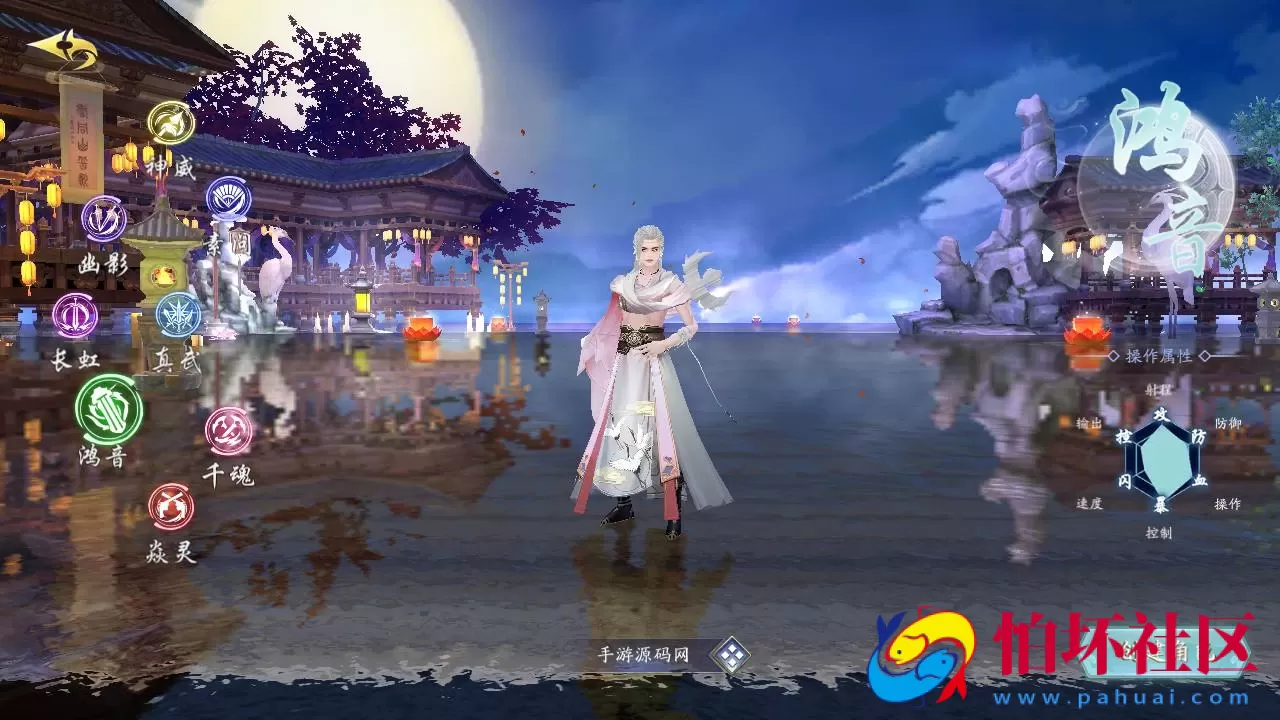Click the red lotus beside the attribute panel
1280x720 pixels.
[x=1086, y=335]
